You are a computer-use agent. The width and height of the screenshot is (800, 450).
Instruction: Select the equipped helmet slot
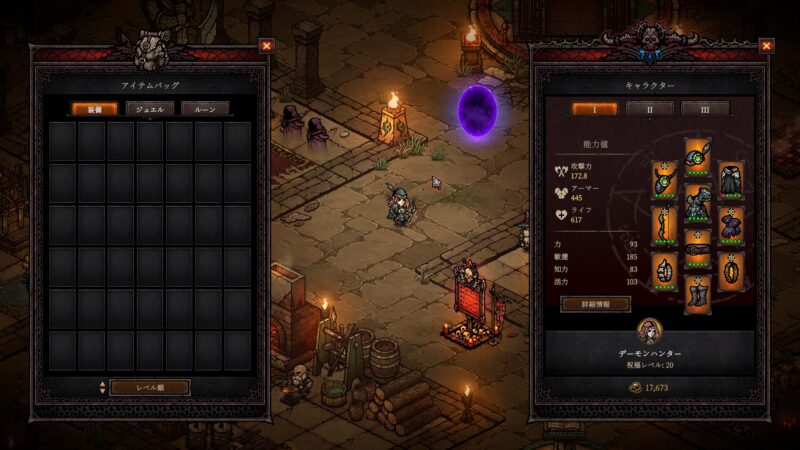tap(698, 156)
